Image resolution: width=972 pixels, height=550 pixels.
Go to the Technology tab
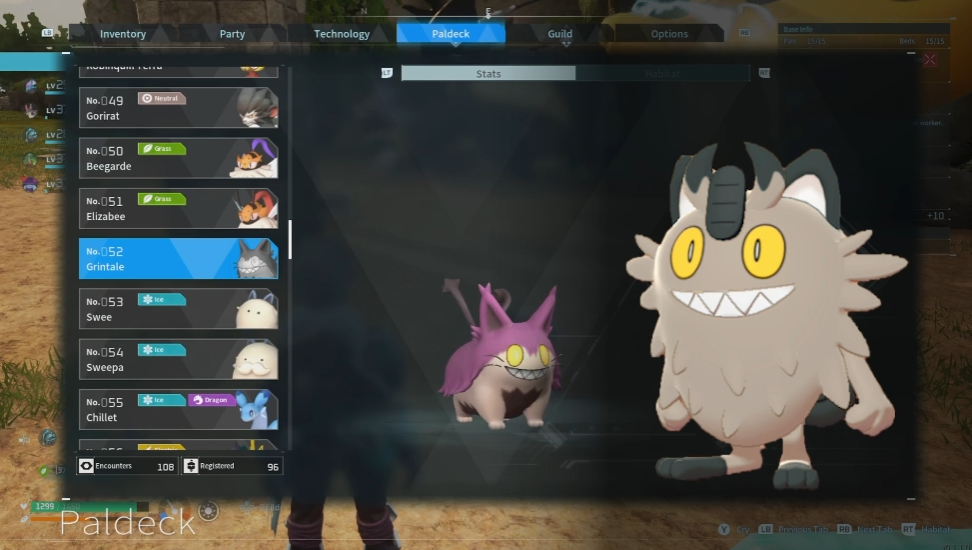[x=342, y=34]
